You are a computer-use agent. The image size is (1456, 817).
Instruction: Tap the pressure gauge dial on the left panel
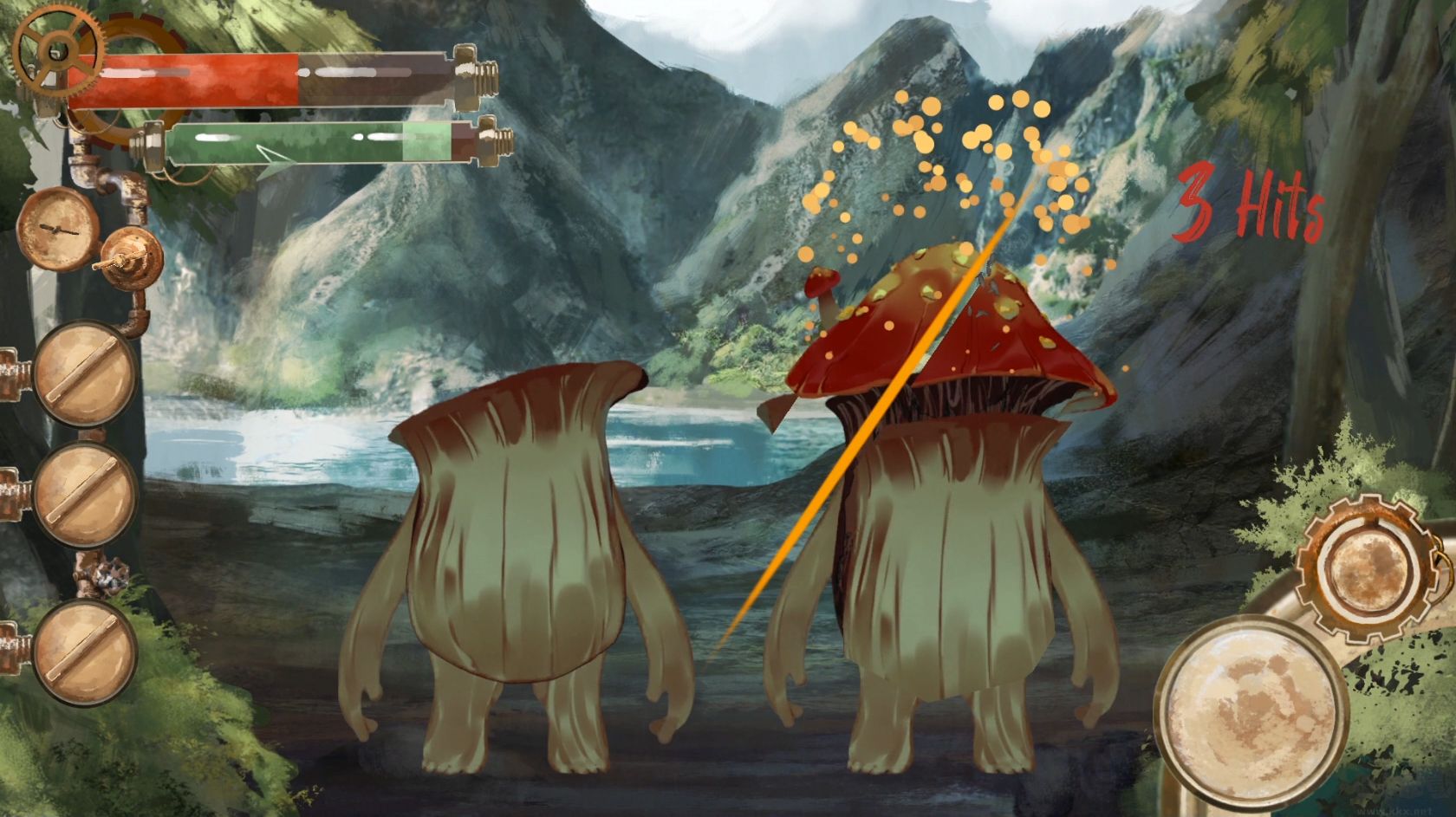point(59,230)
